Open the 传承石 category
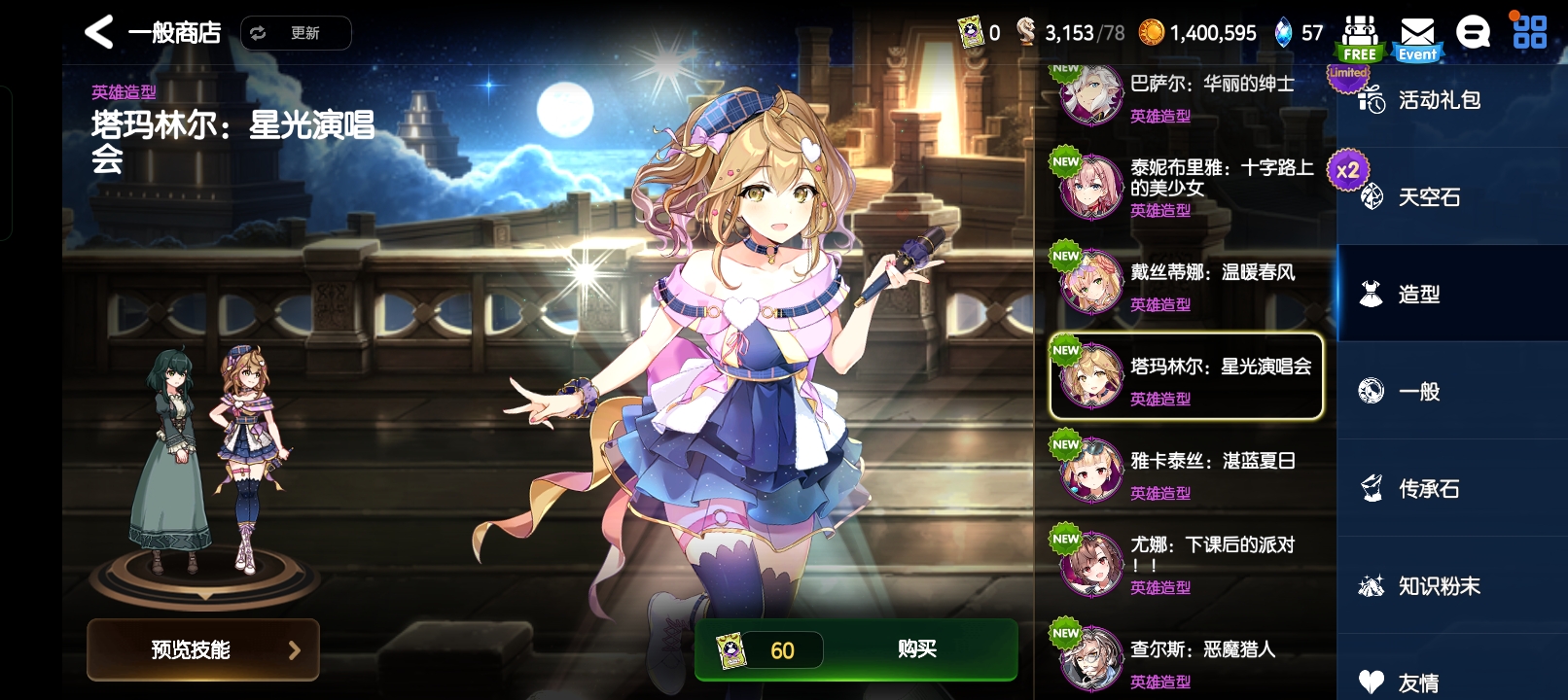The image size is (1568, 700). point(1430,489)
